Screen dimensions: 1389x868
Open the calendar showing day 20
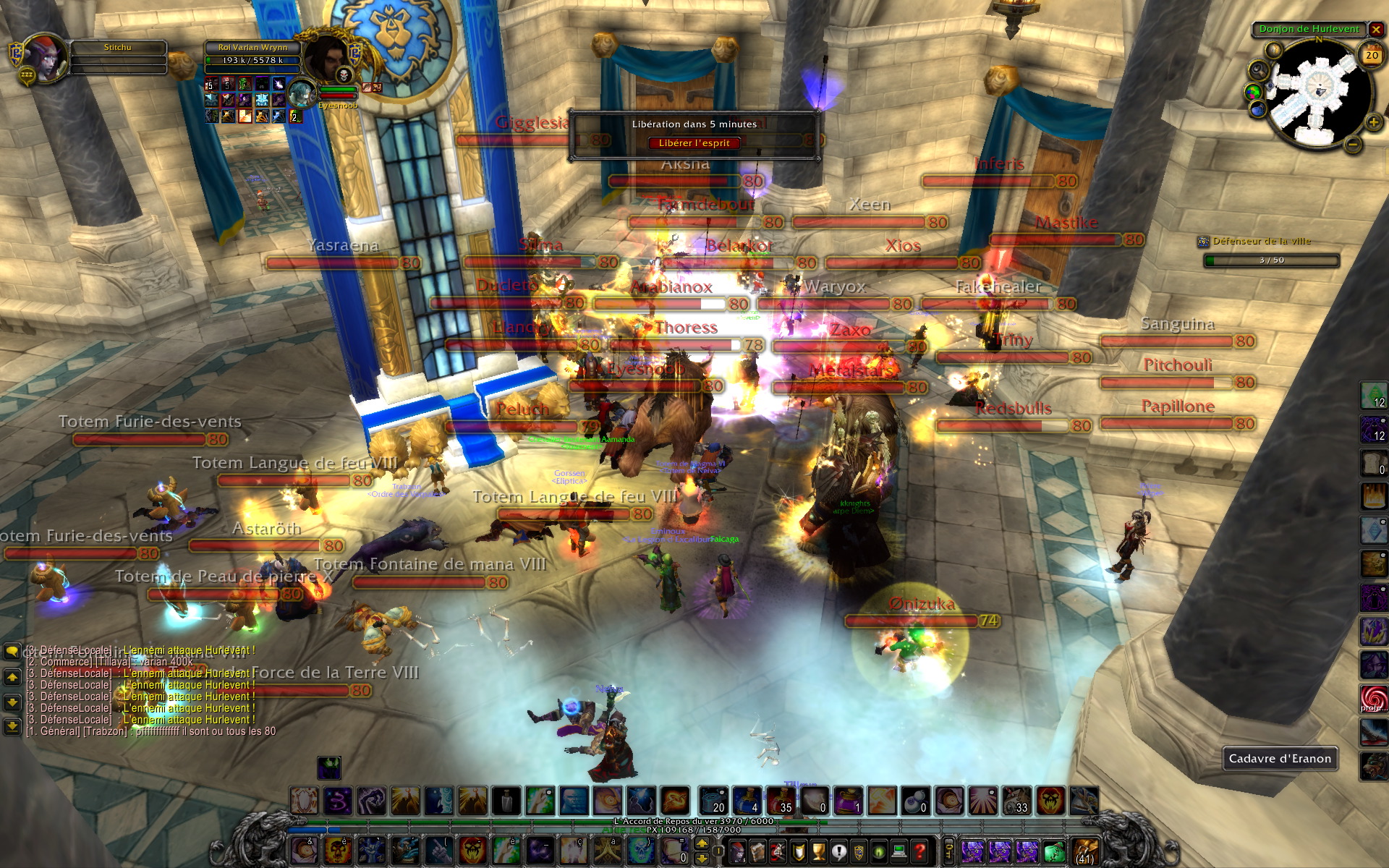[x=1372, y=55]
